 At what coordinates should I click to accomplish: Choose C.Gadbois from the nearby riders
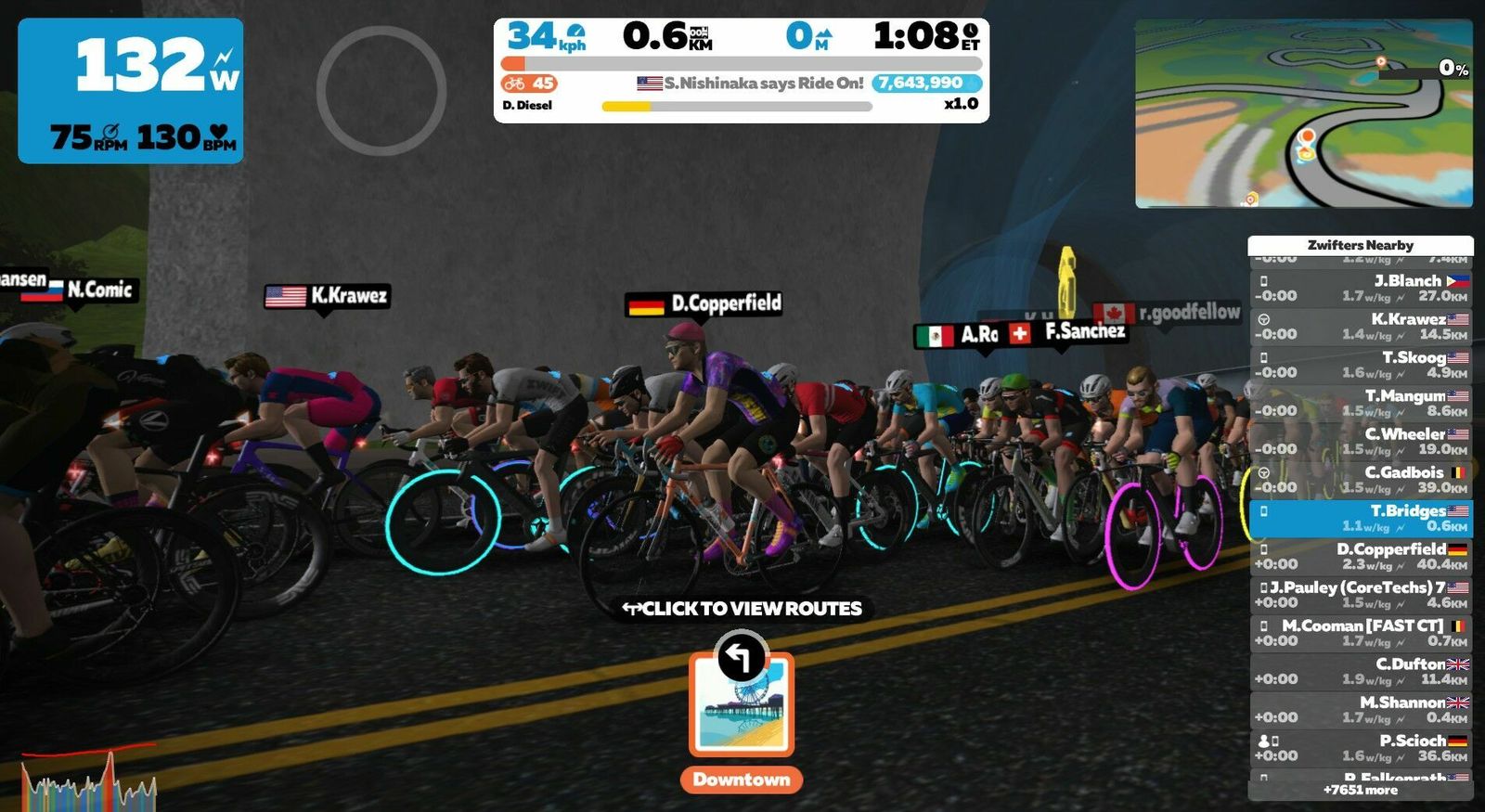pyautogui.click(x=1361, y=479)
